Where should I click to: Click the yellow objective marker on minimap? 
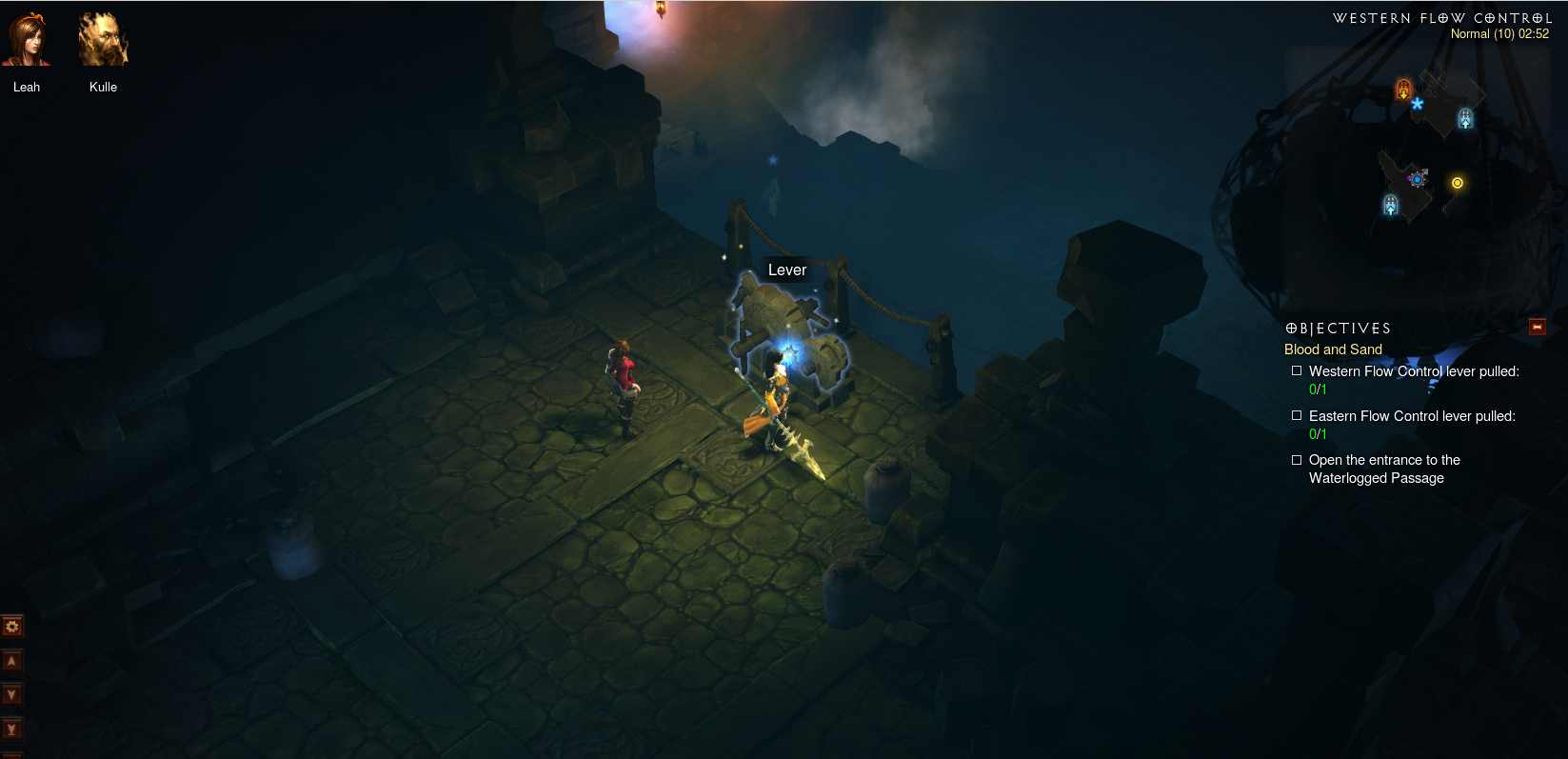tap(1457, 183)
